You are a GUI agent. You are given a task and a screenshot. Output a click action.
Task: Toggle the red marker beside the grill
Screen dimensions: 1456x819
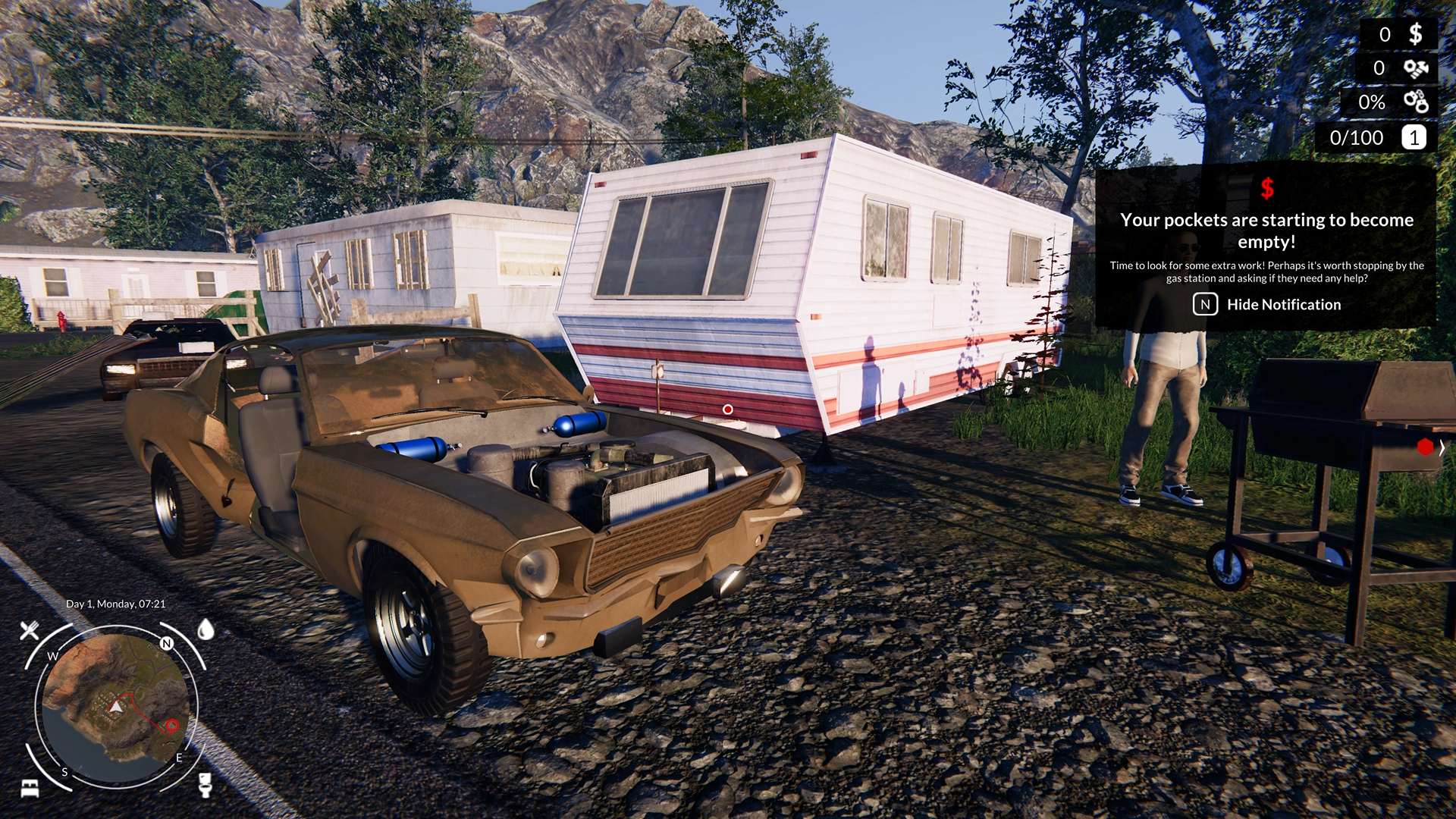pyautogui.click(x=1424, y=447)
